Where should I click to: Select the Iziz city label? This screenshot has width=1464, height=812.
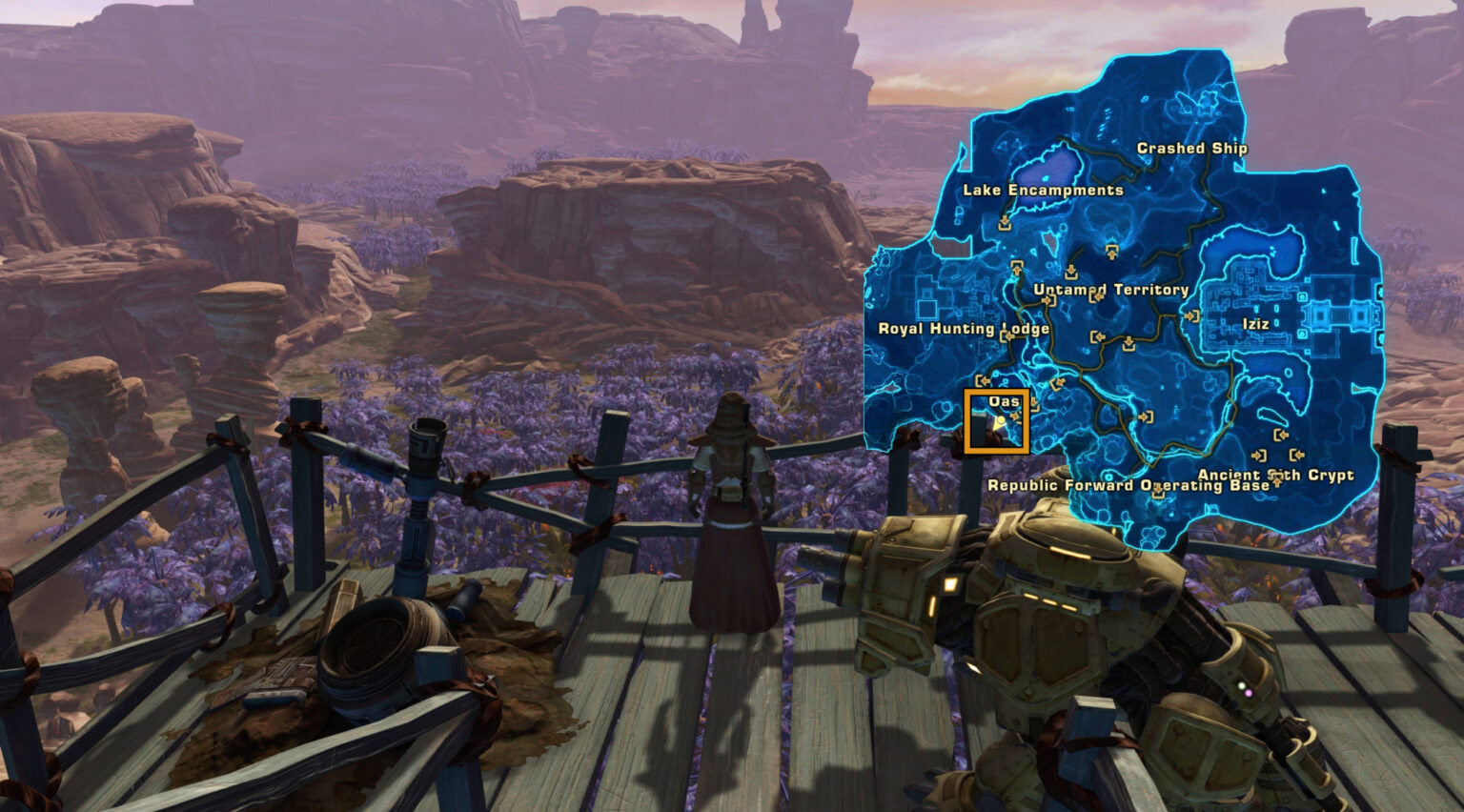[1256, 324]
